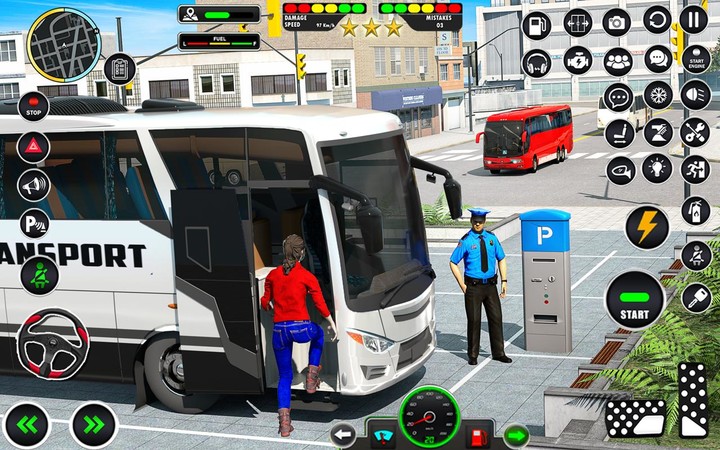The width and height of the screenshot is (720, 450).
Task: Click the green seatbelt icon
Action: [40, 274]
